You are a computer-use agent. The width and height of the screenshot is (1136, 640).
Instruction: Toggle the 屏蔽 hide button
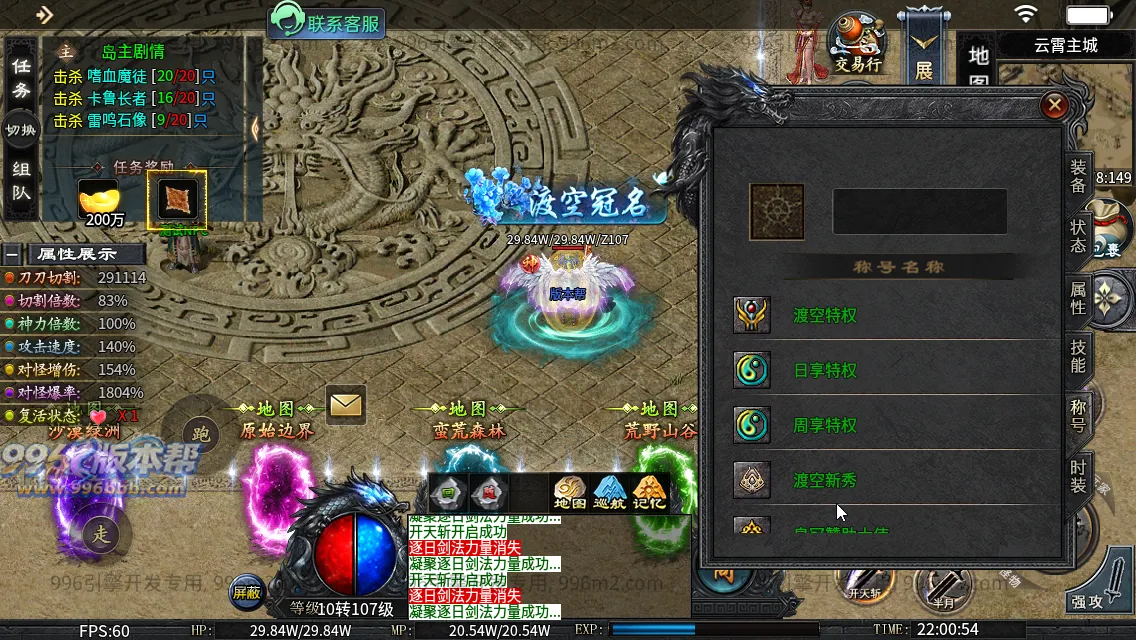coord(246,591)
